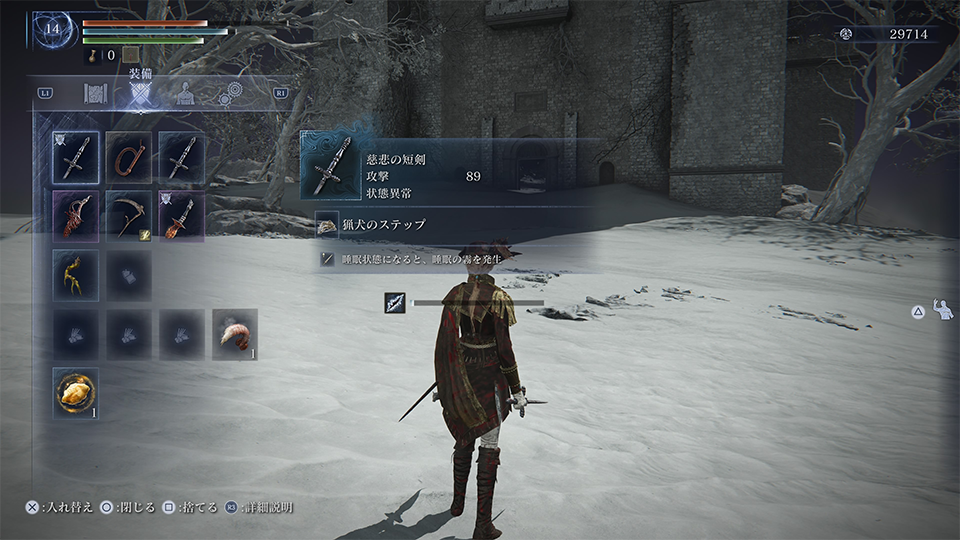Click the feather skill icon above character

click(x=394, y=302)
